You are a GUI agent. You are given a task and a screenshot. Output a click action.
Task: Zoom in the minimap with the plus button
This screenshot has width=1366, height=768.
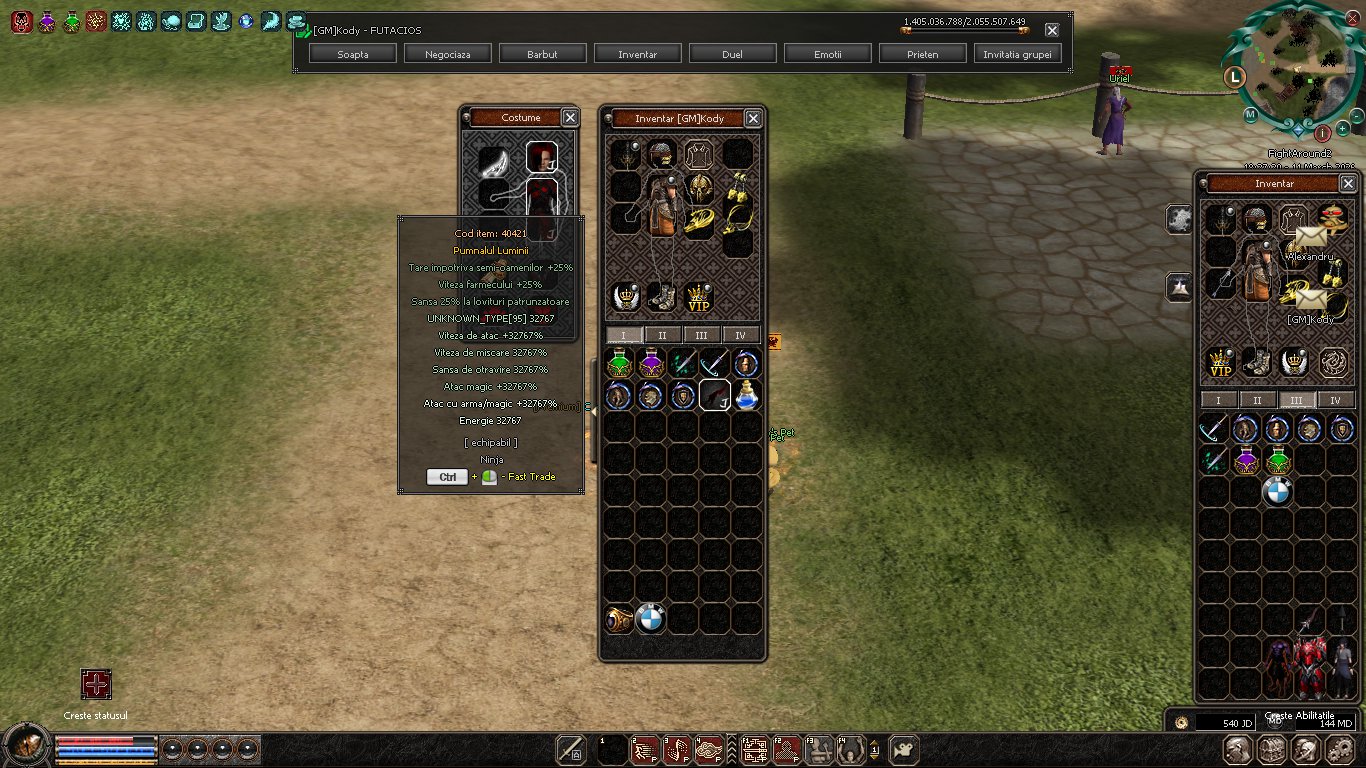(1342, 129)
